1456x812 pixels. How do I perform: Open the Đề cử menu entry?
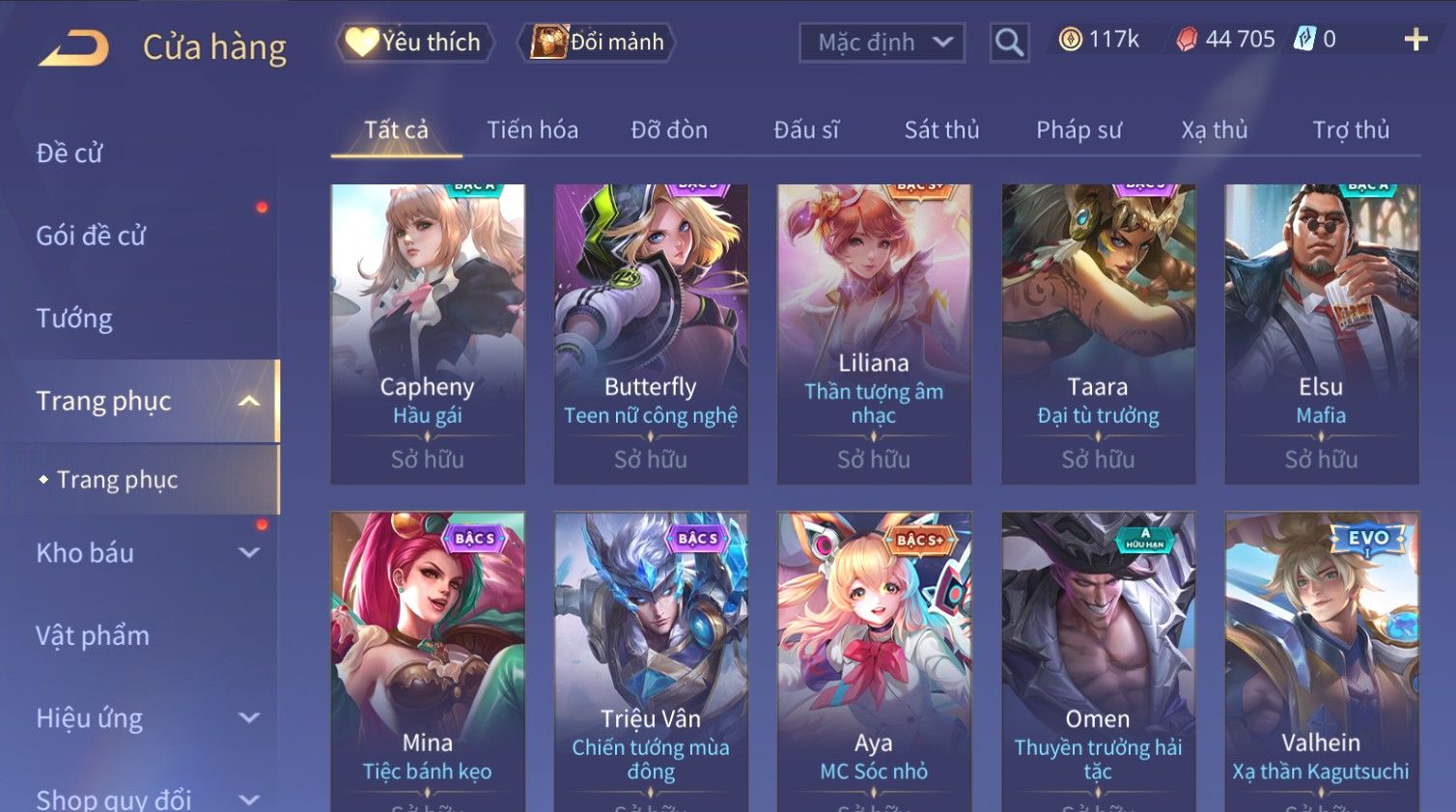pos(70,153)
